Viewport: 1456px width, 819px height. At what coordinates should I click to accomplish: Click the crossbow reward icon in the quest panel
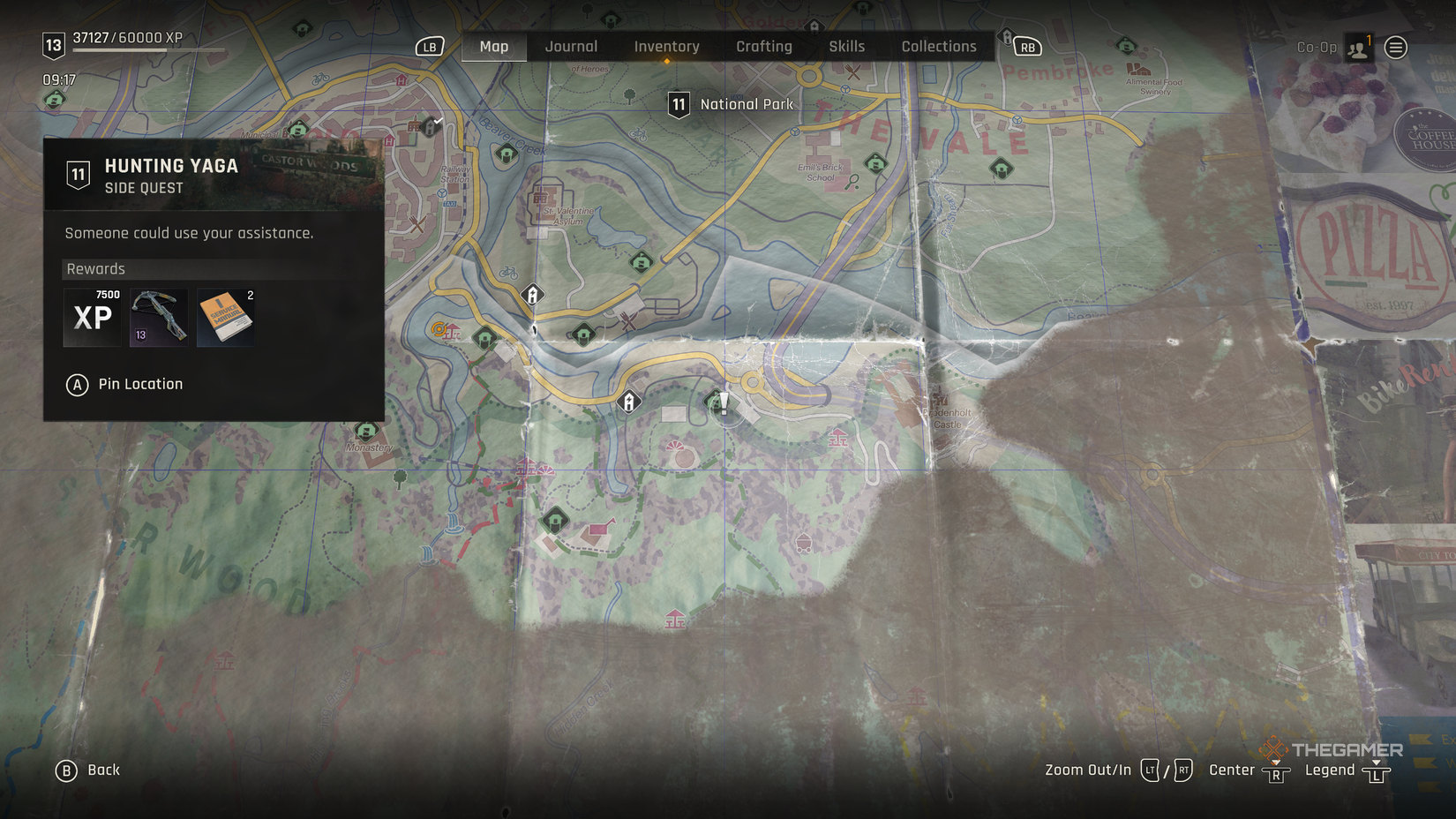point(158,318)
